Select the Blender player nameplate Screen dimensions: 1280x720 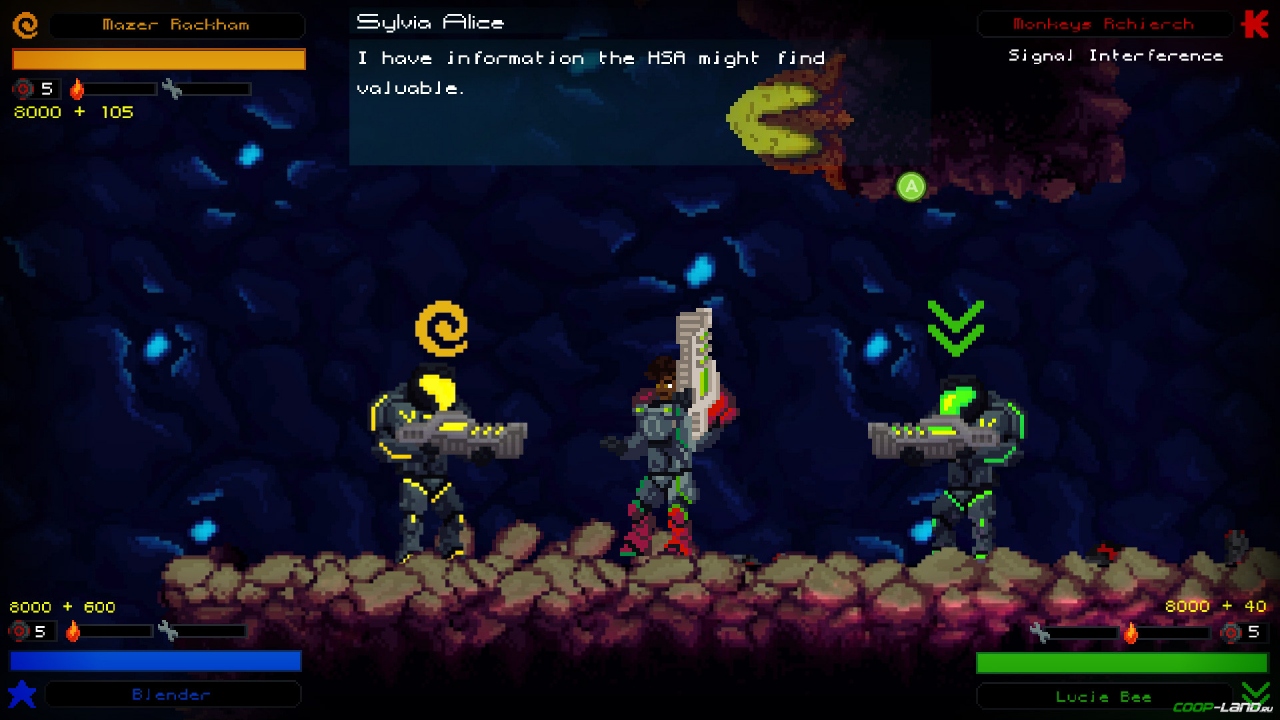[172, 694]
